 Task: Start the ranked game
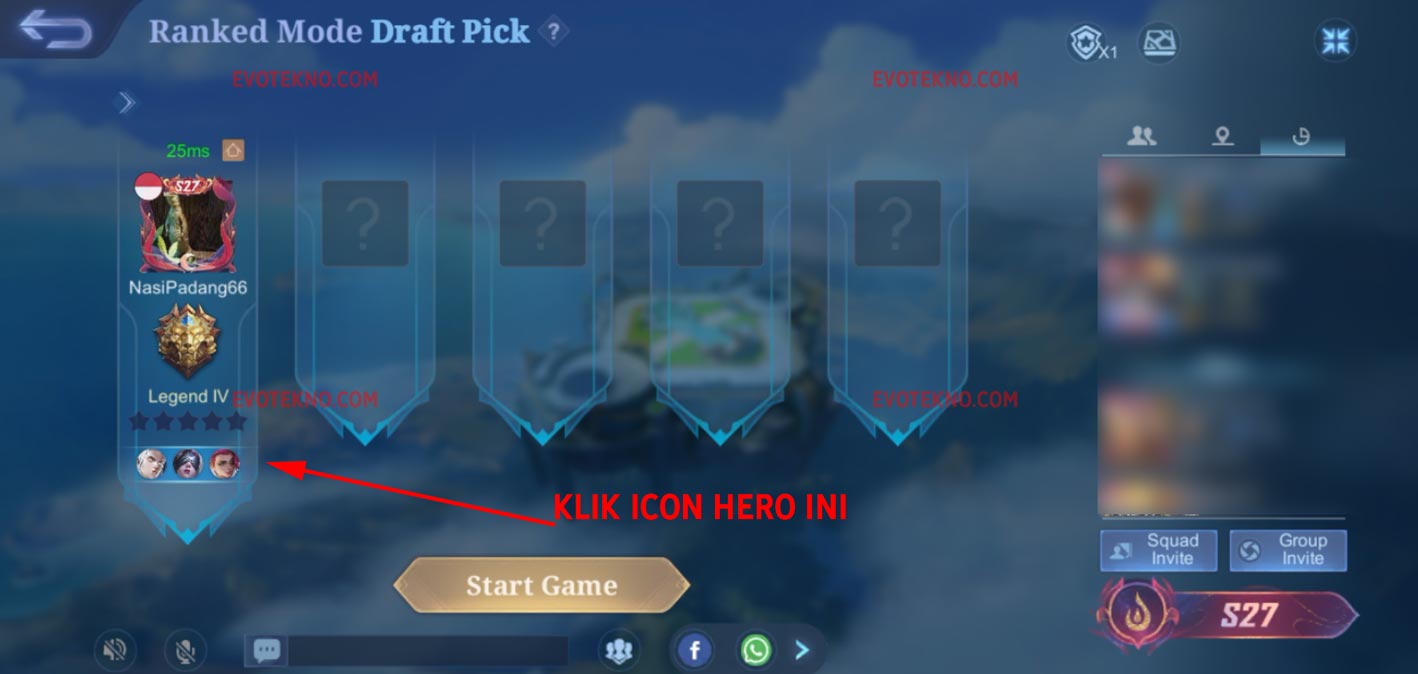click(541, 586)
